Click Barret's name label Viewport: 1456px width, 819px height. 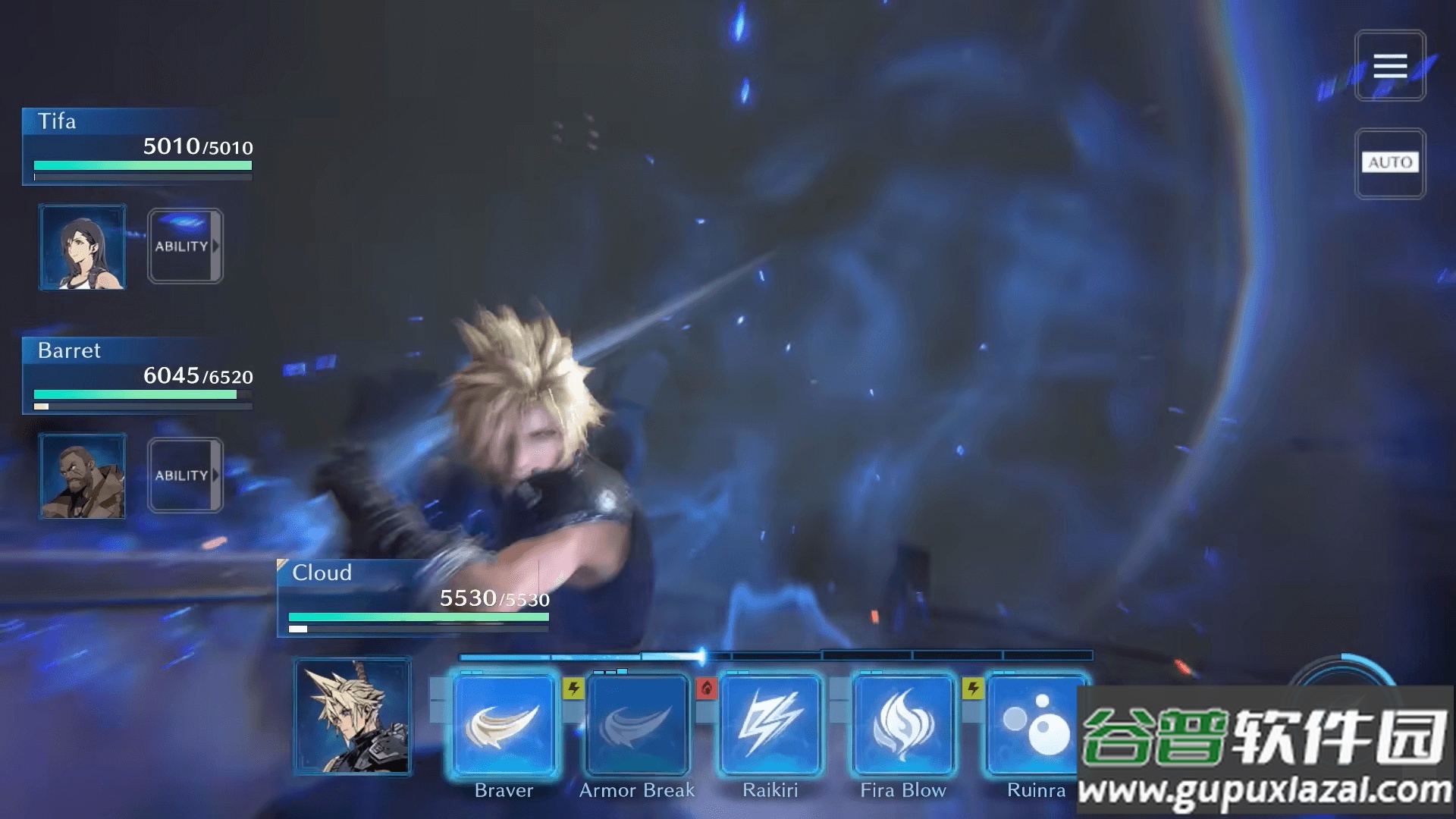pos(69,350)
